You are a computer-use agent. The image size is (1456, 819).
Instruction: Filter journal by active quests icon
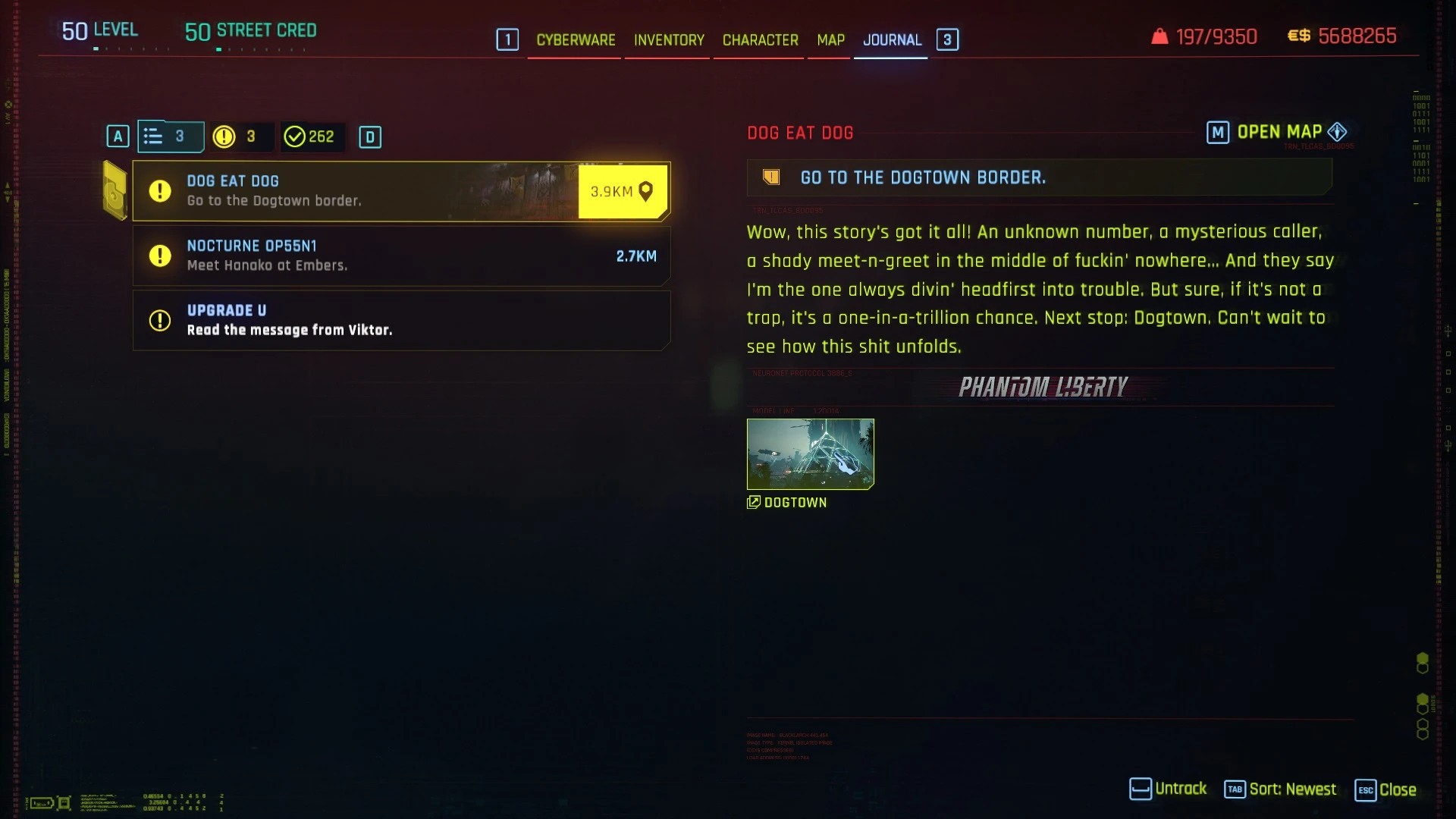(238, 137)
